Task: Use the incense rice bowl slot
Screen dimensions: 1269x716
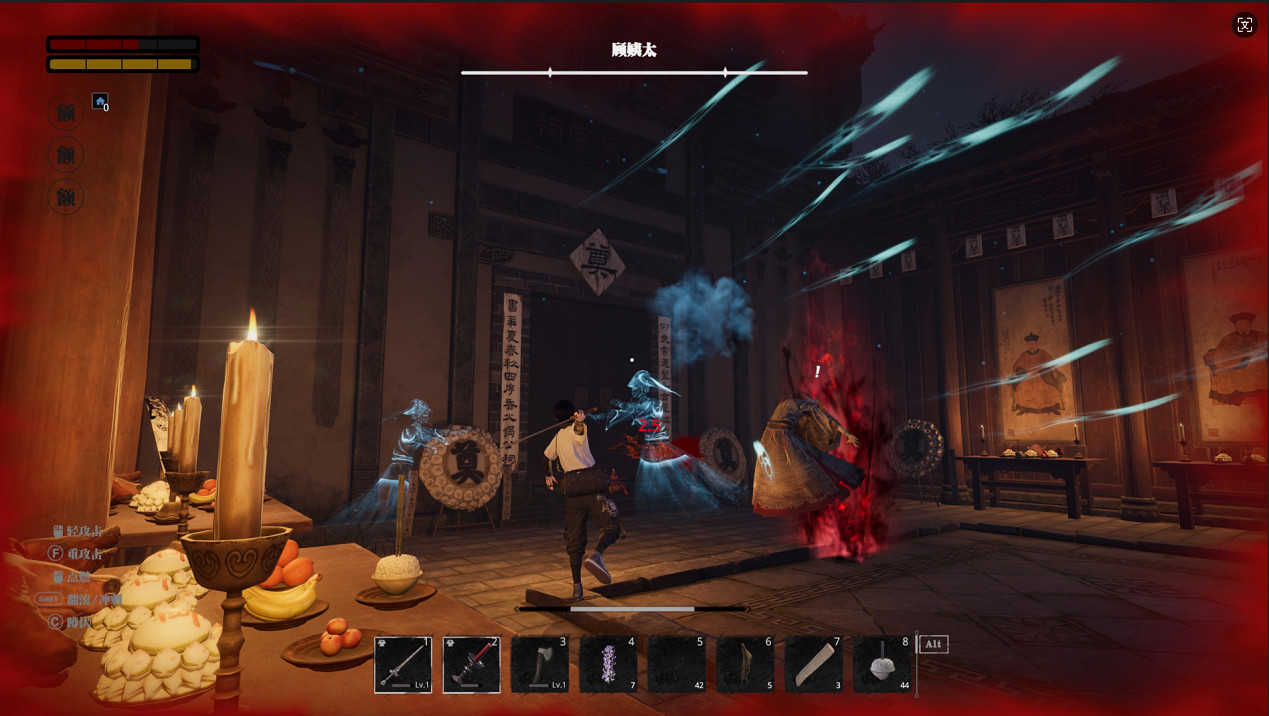Action: pos(882,664)
